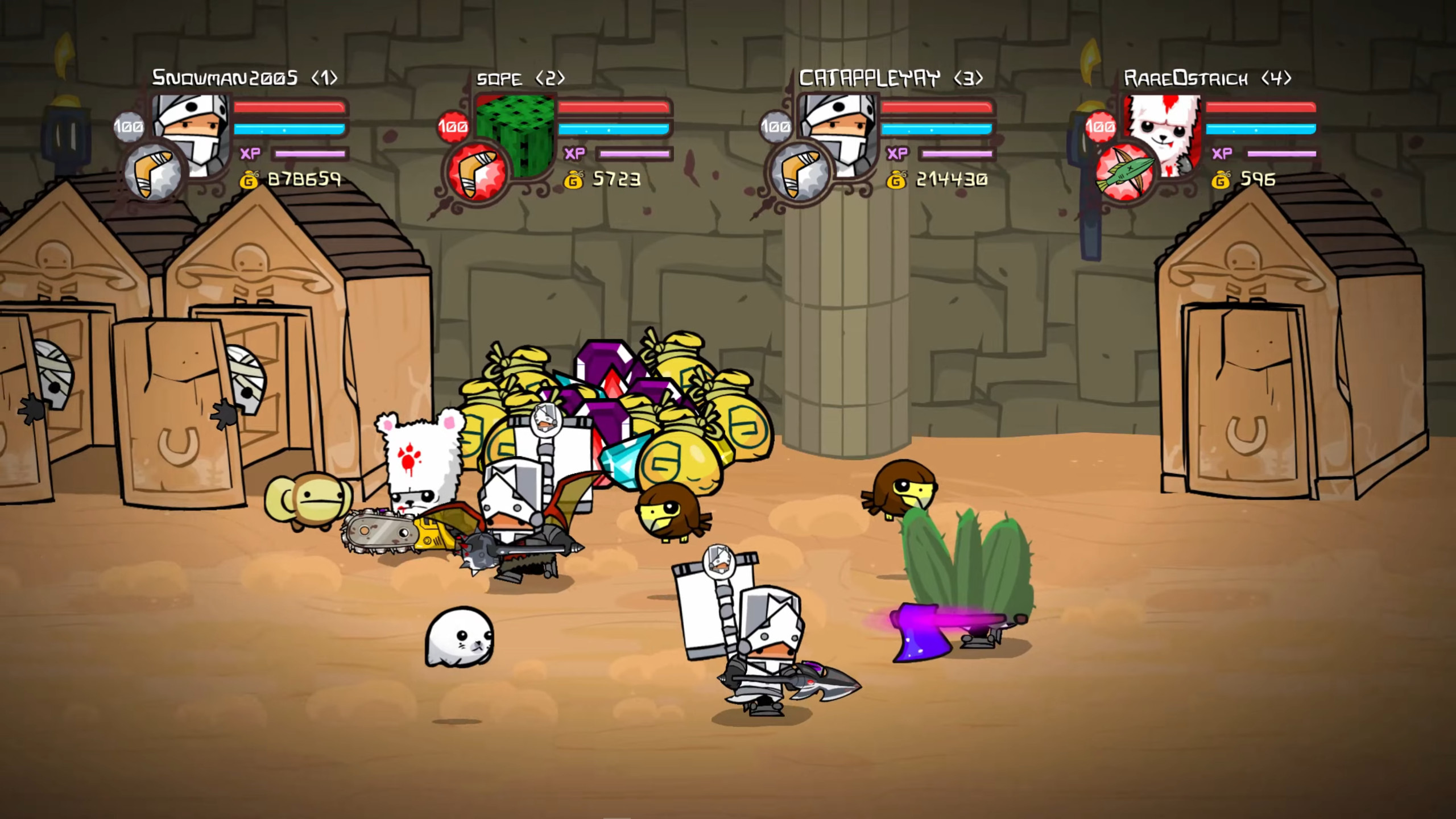
Task: Click RareOstrich's 100 level badge
Action: coord(1102,127)
